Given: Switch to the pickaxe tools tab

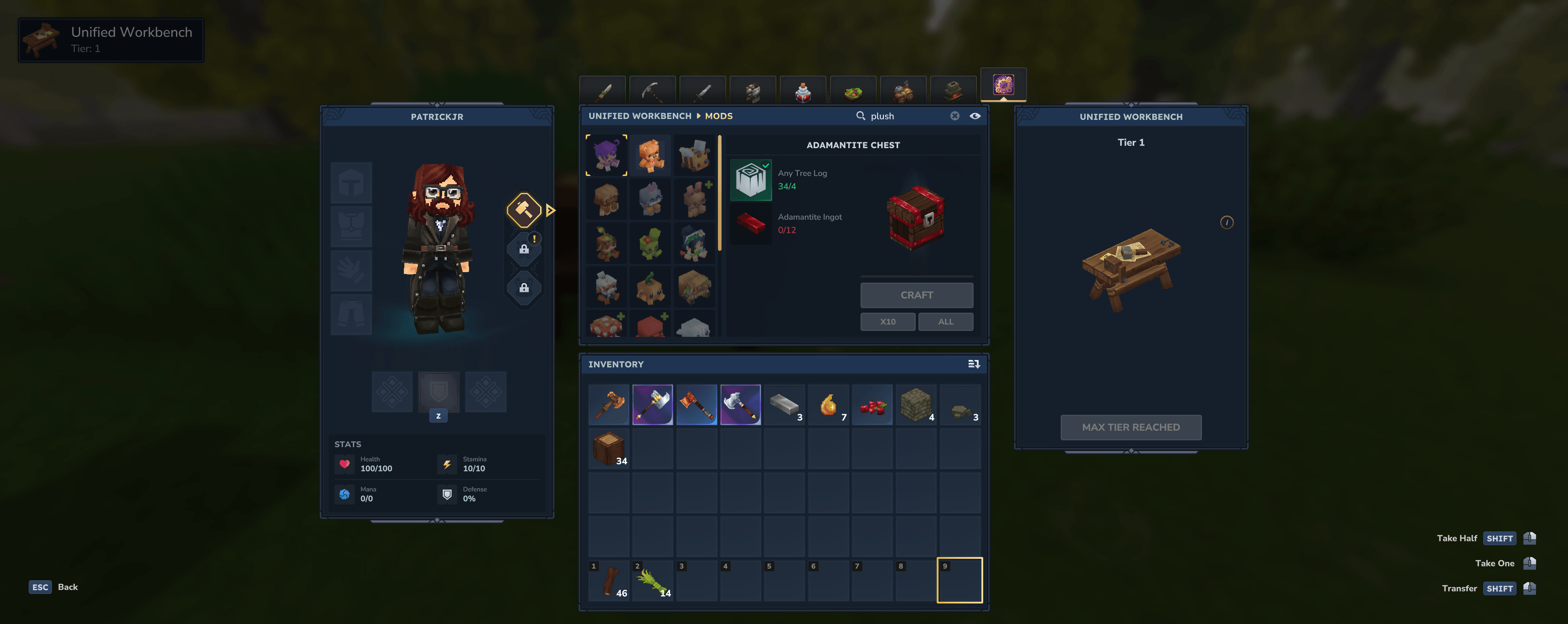Looking at the screenshot, I should pyautogui.click(x=652, y=92).
